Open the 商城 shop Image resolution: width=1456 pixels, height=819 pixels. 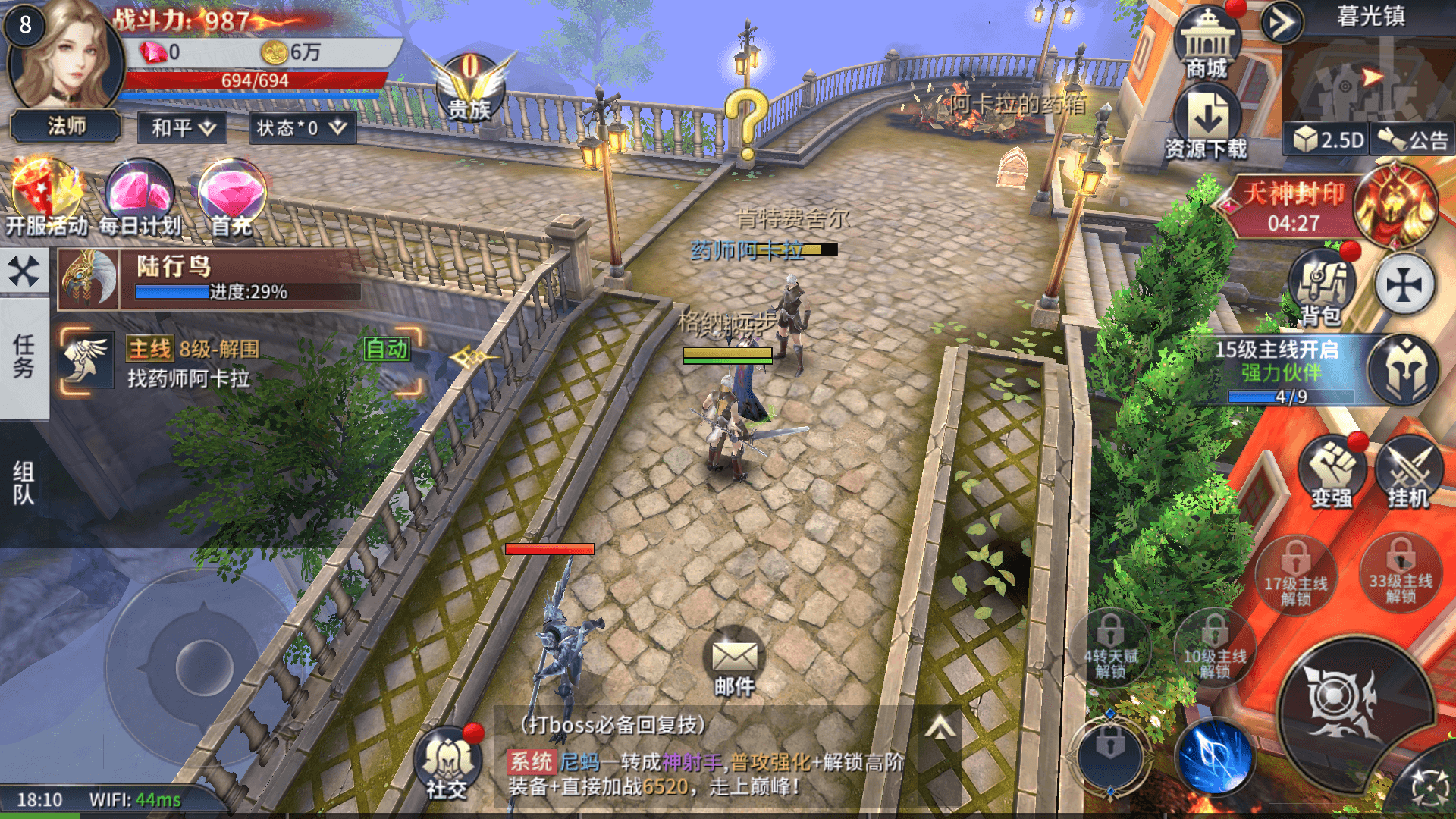click(x=1207, y=44)
